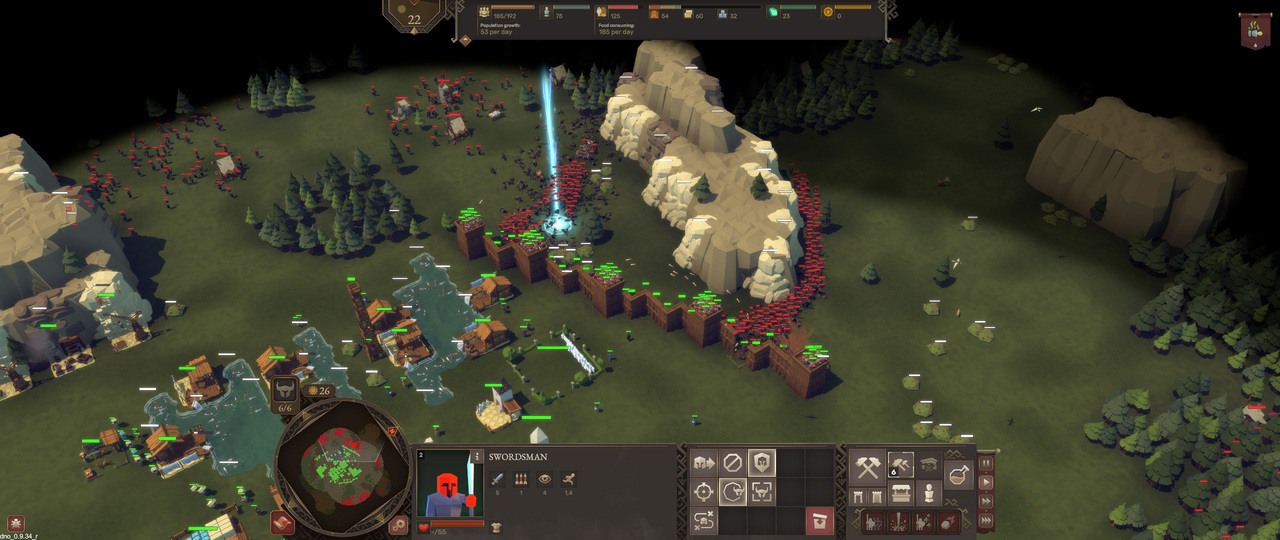Activate the stop command (crossed circle)

coord(733,463)
